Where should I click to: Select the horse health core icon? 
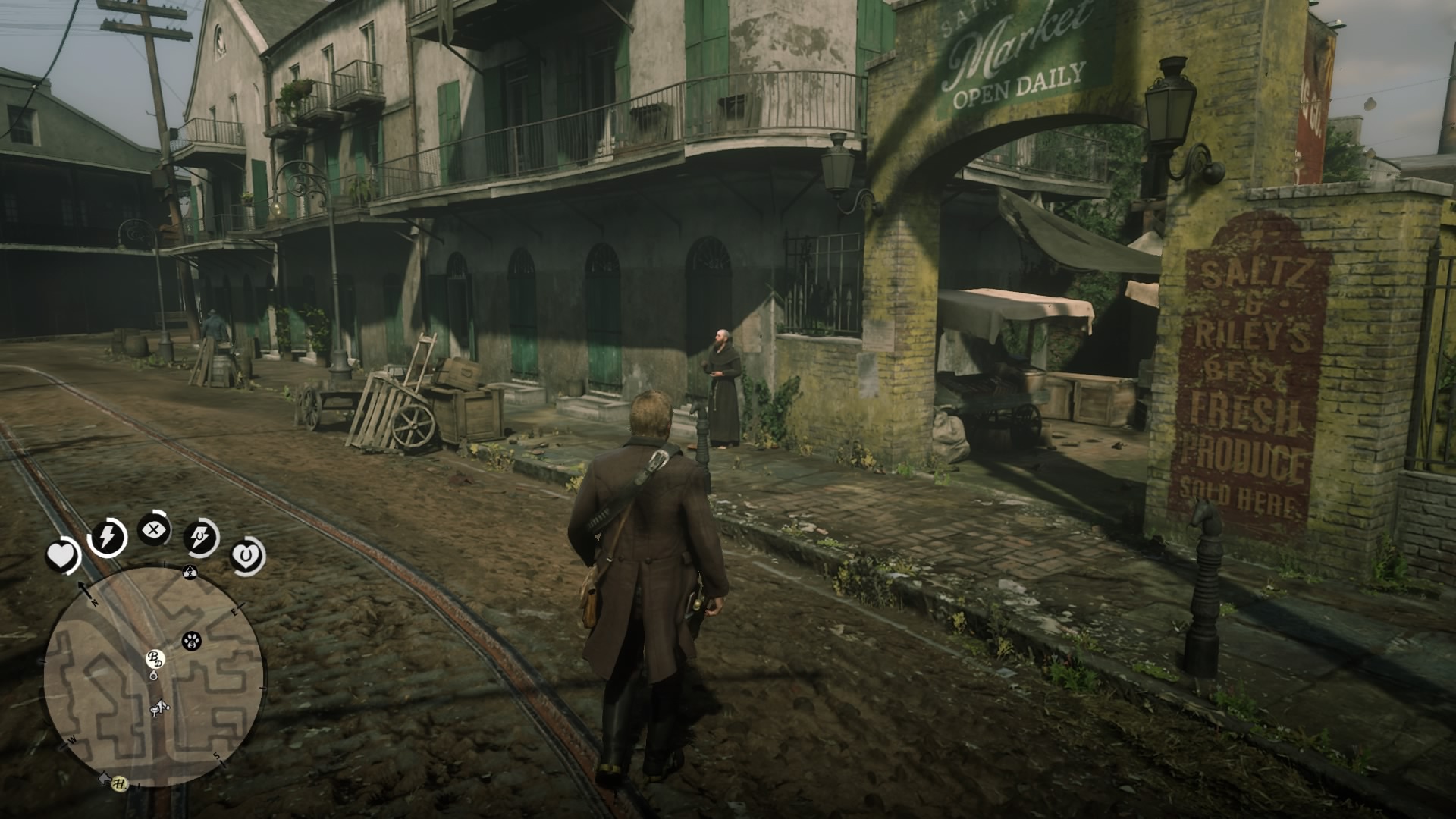coord(247,557)
